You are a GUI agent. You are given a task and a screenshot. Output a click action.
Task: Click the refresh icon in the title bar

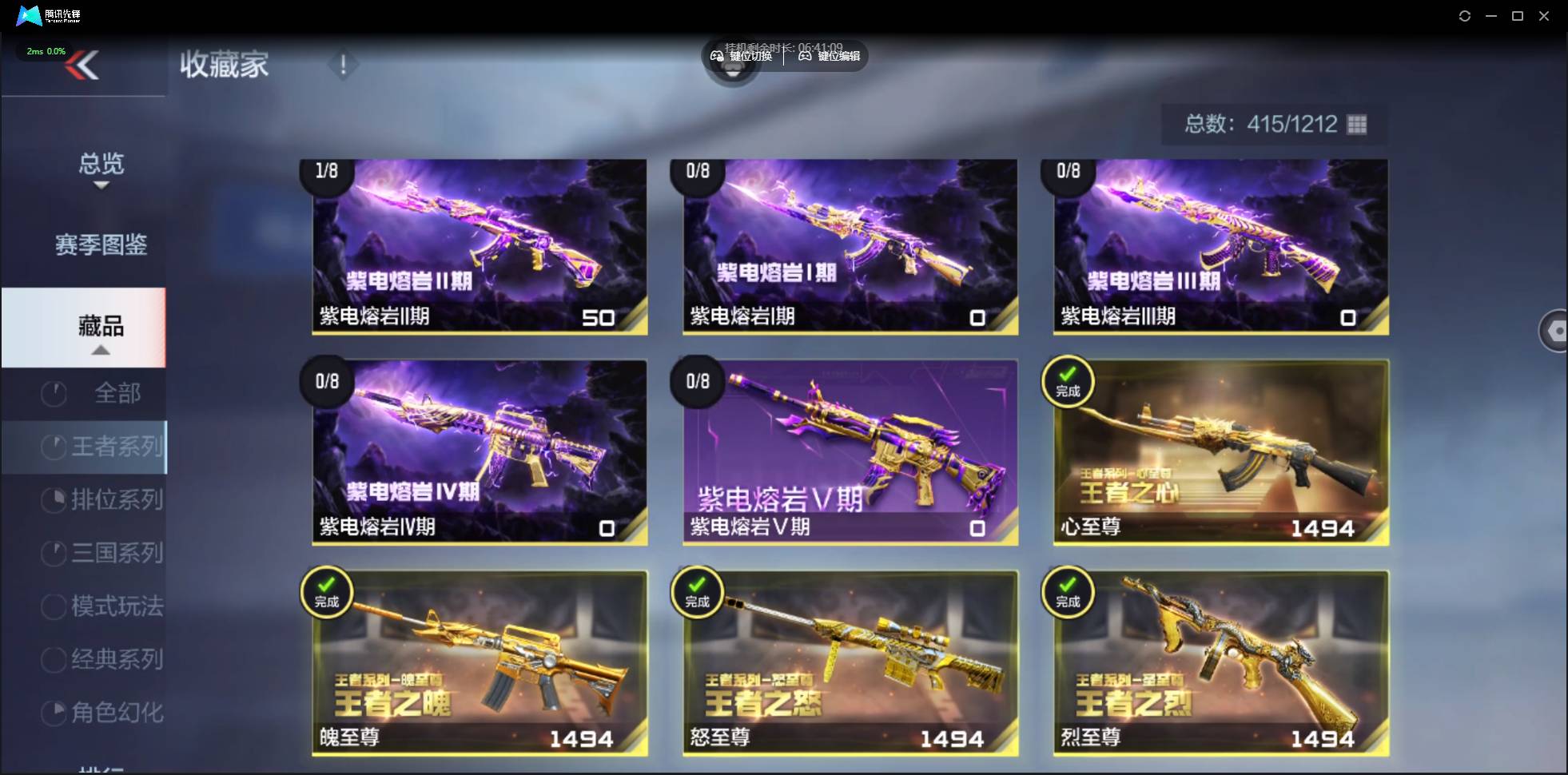click(1465, 15)
